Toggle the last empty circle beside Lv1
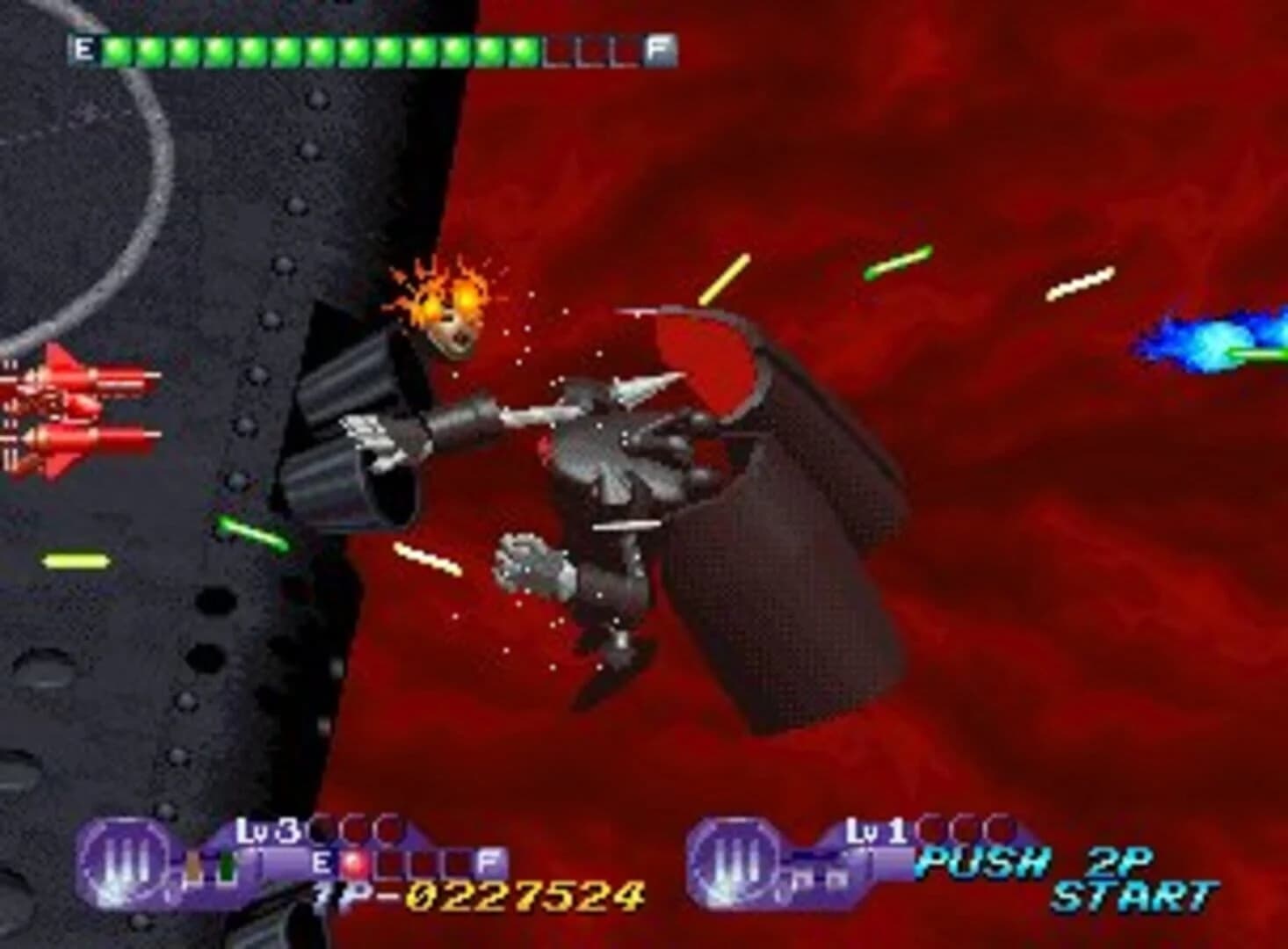 (998, 828)
